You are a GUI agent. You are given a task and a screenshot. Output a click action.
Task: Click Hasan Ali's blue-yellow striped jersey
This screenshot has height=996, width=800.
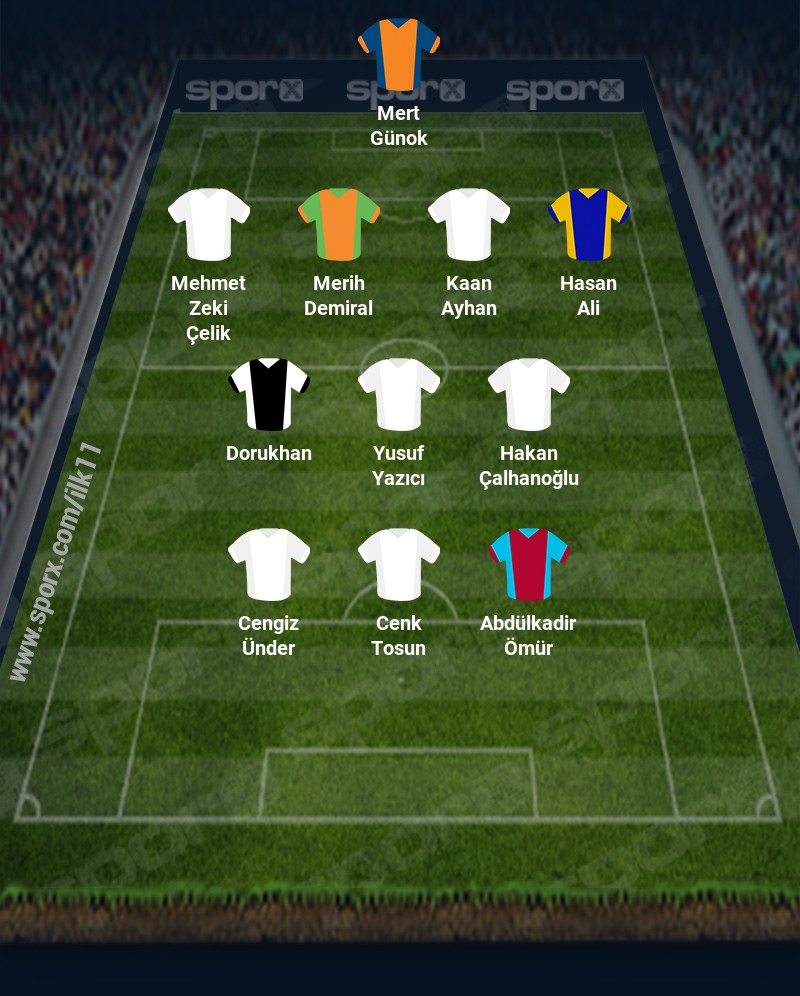[589, 224]
